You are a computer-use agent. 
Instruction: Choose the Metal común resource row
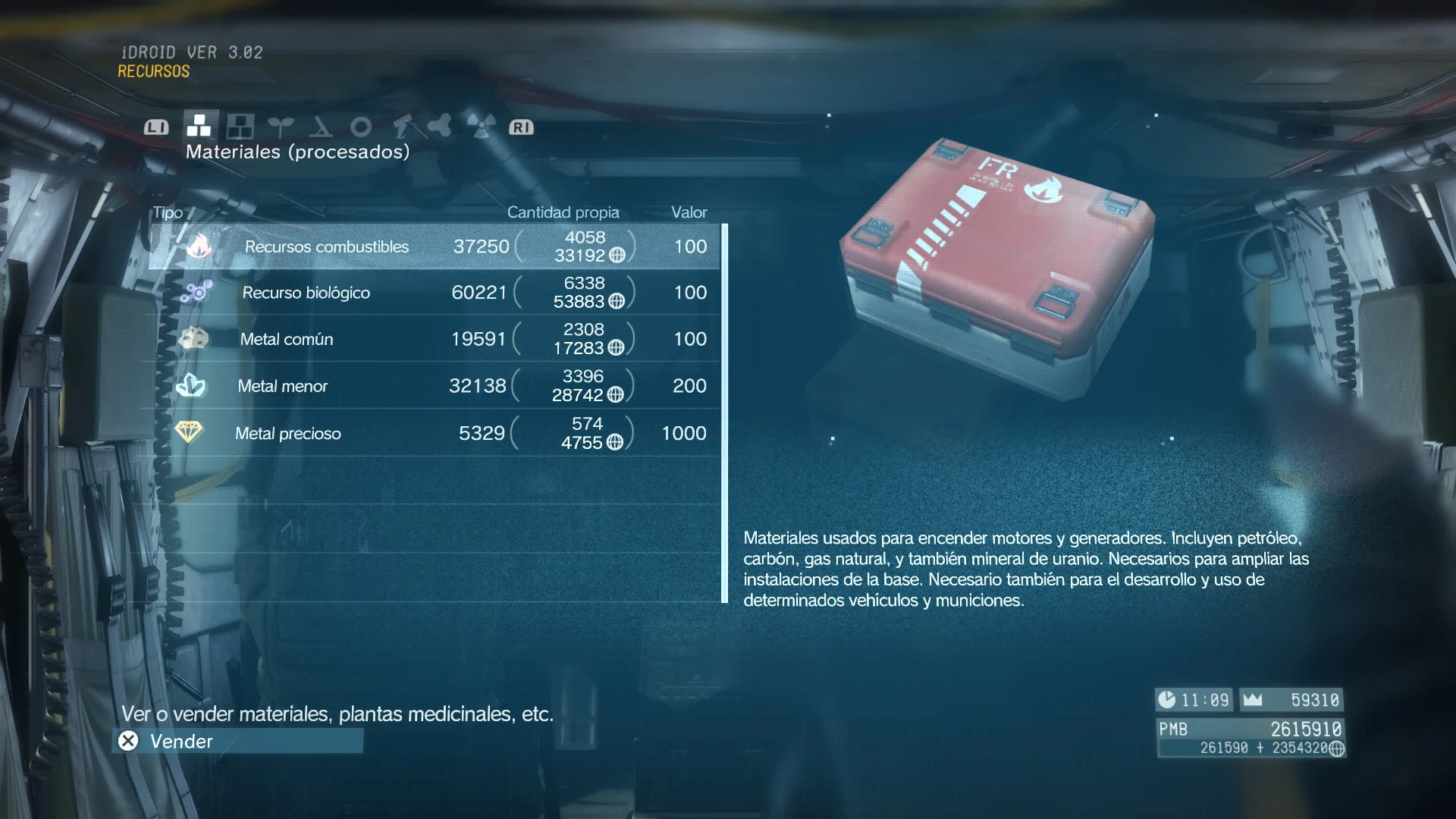pos(434,339)
